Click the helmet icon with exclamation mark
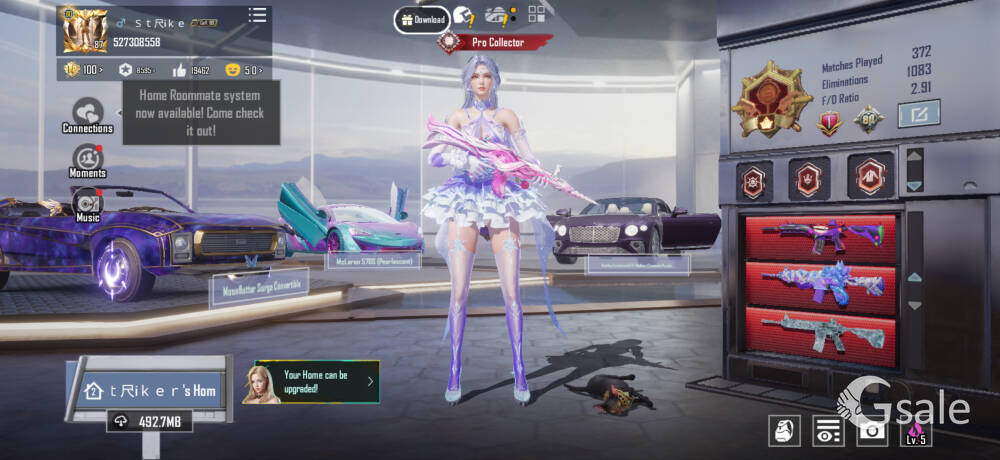Viewport: 1000px width, 460px height. (x=464, y=16)
